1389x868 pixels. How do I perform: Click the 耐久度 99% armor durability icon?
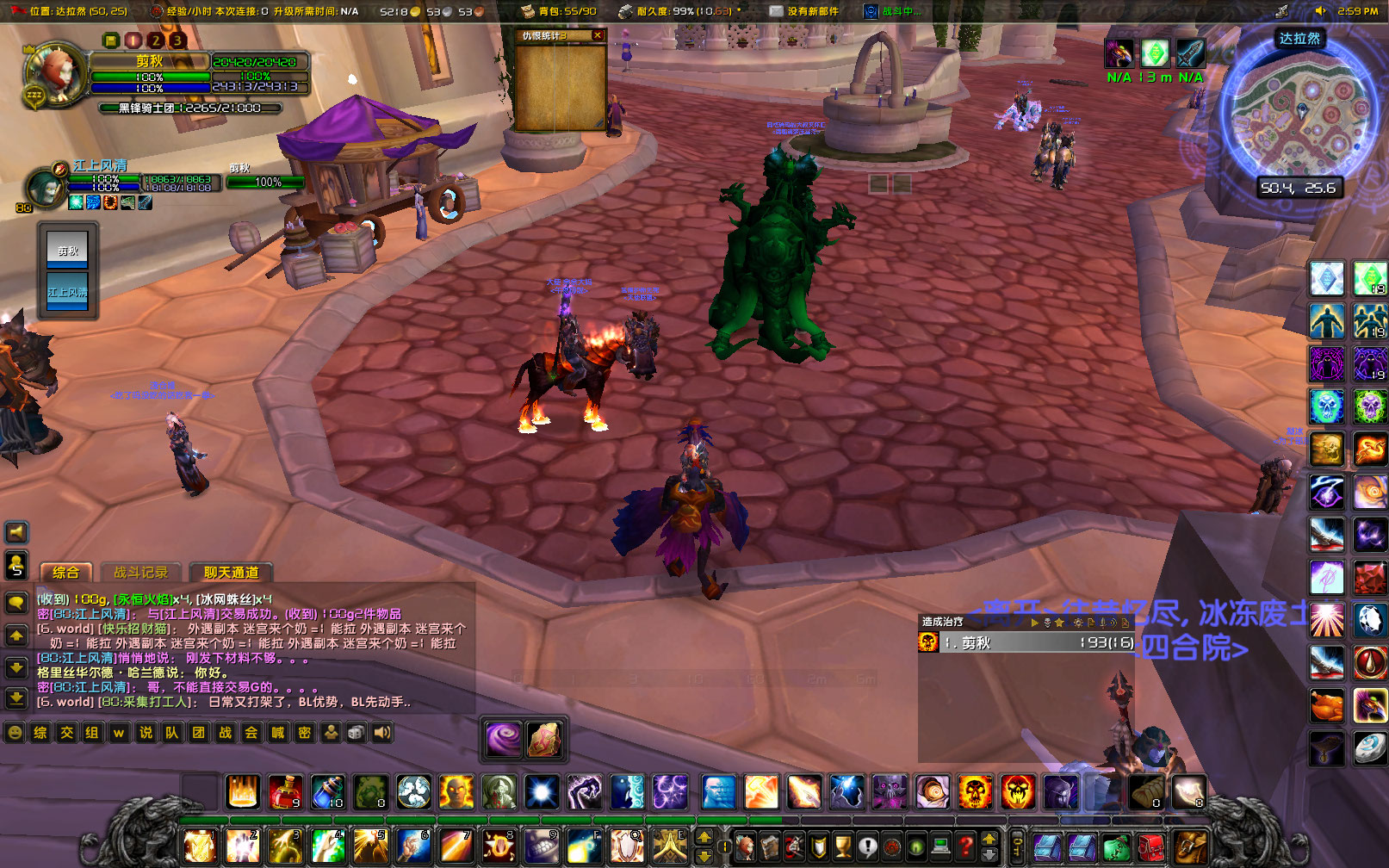(x=625, y=11)
